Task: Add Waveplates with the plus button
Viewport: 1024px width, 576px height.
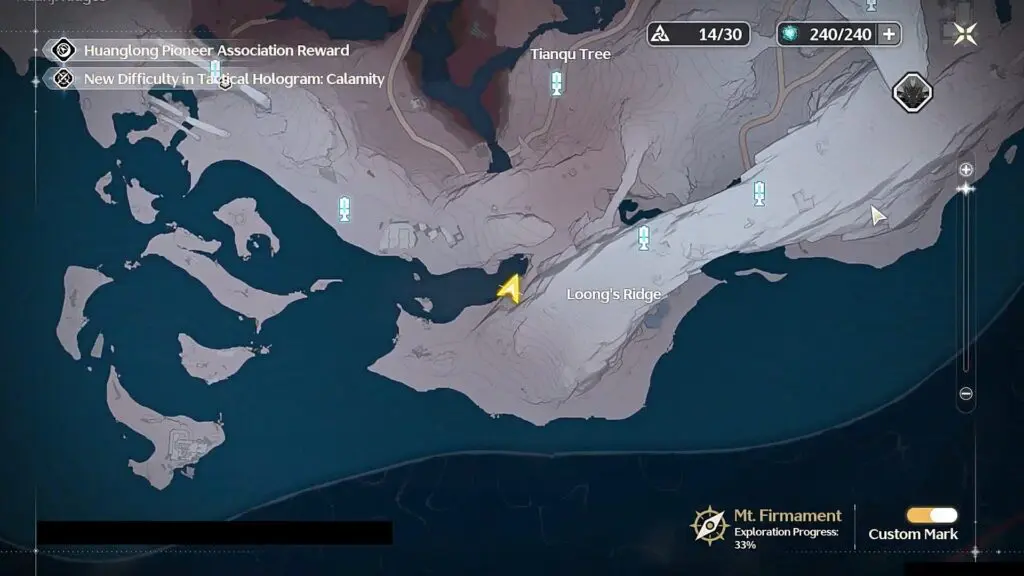Action: pos(887,34)
